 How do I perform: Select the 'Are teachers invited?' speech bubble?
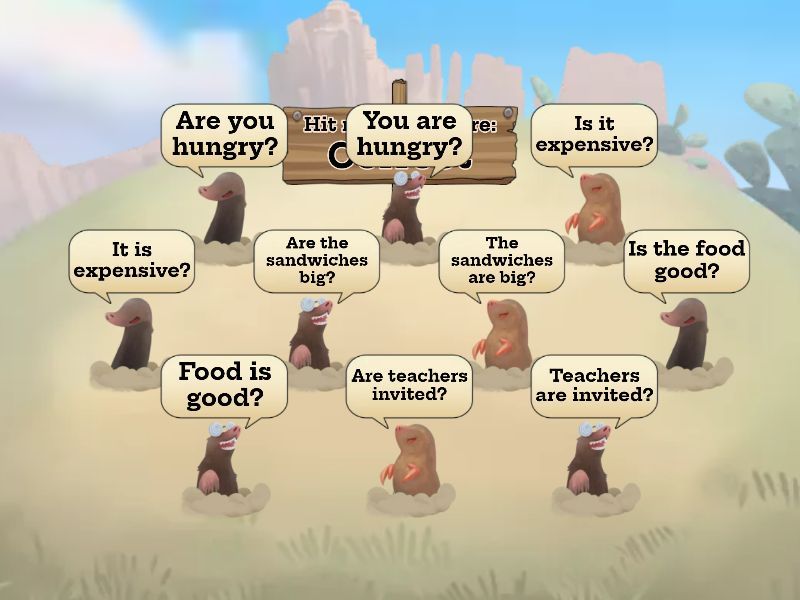pos(409,385)
